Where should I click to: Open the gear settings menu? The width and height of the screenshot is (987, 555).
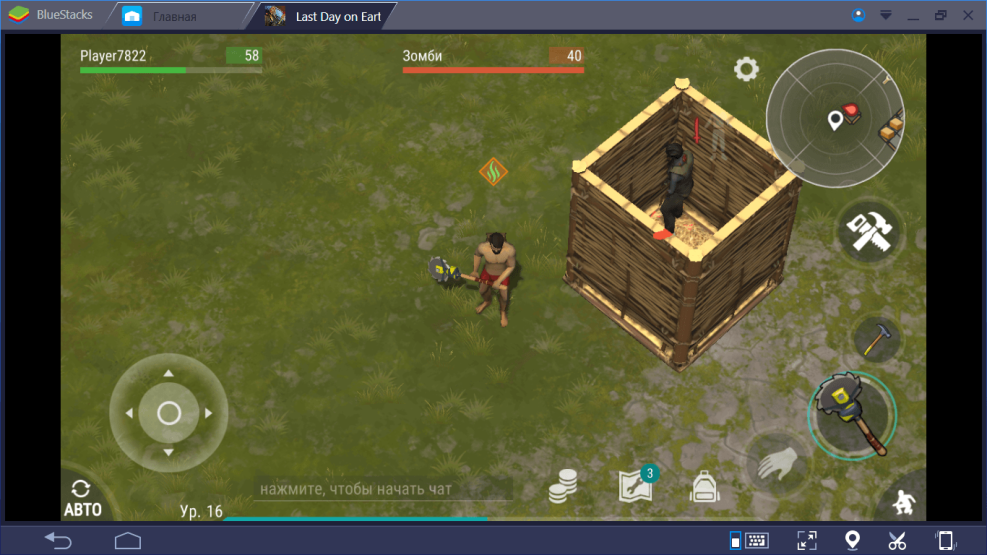click(746, 69)
